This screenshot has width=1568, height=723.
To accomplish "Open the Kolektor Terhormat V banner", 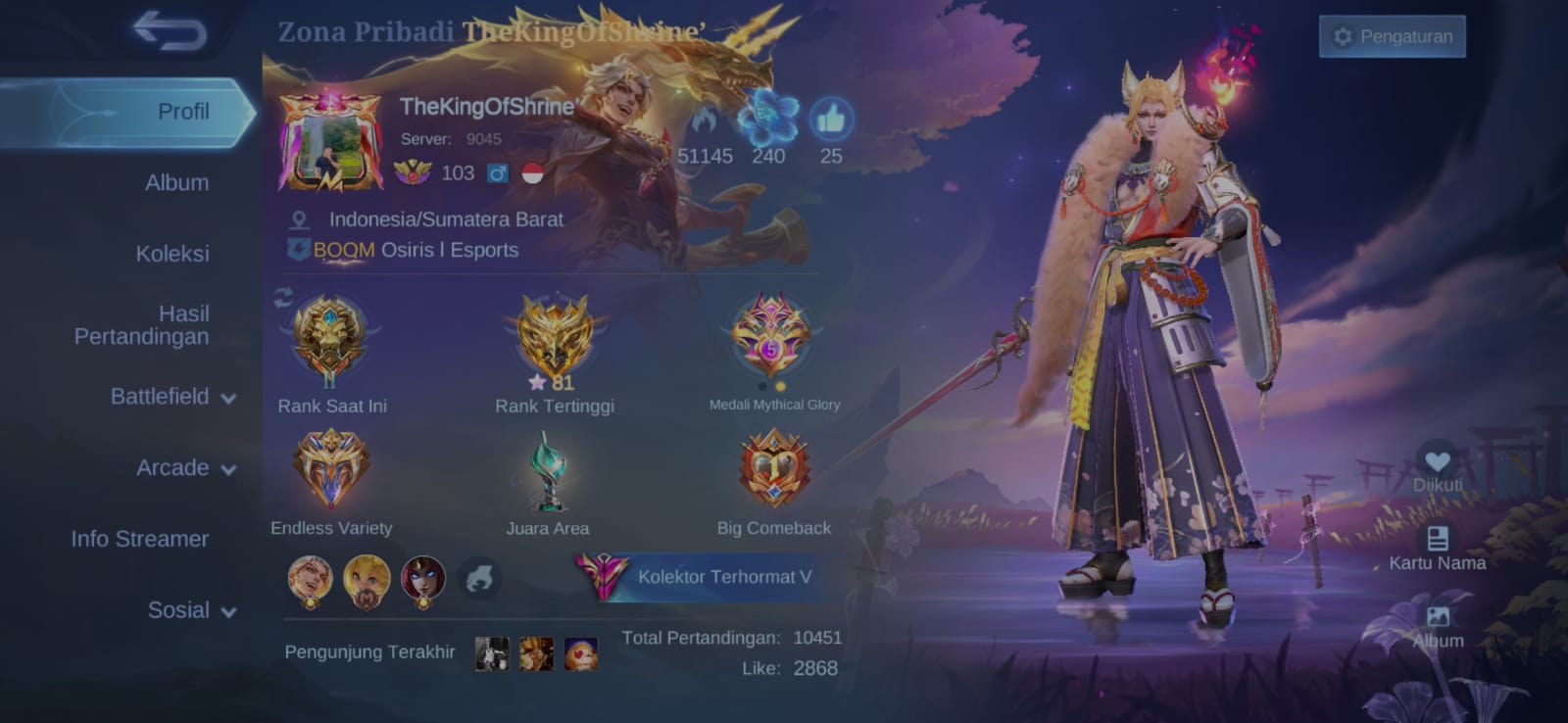I will coord(708,577).
